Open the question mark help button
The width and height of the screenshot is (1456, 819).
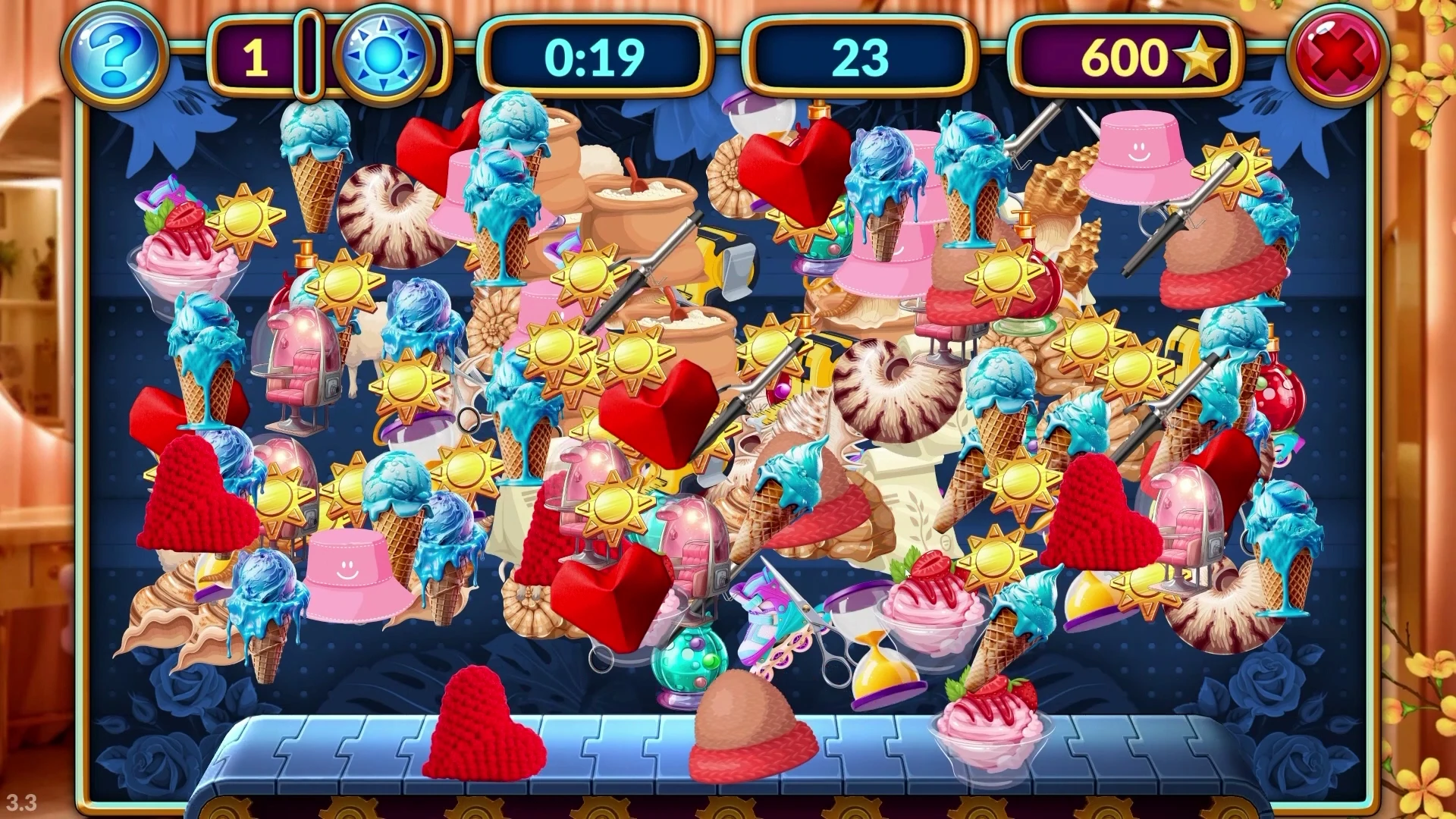(114, 57)
